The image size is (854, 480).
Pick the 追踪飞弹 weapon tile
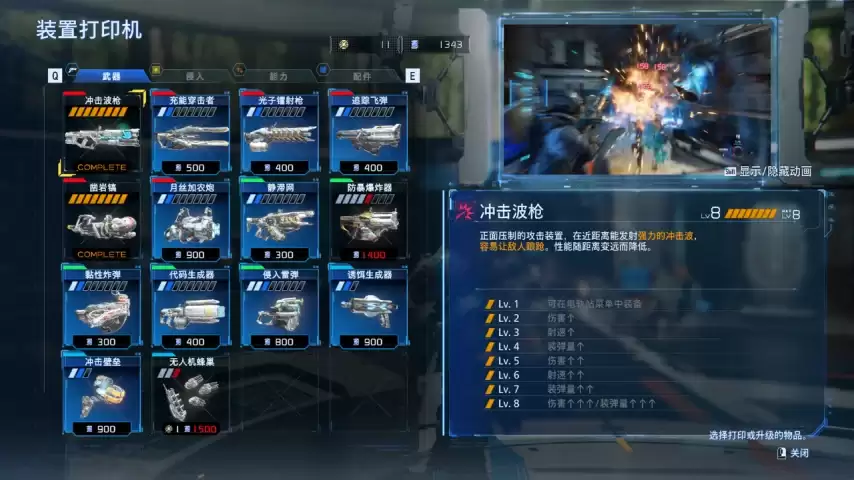(368, 133)
